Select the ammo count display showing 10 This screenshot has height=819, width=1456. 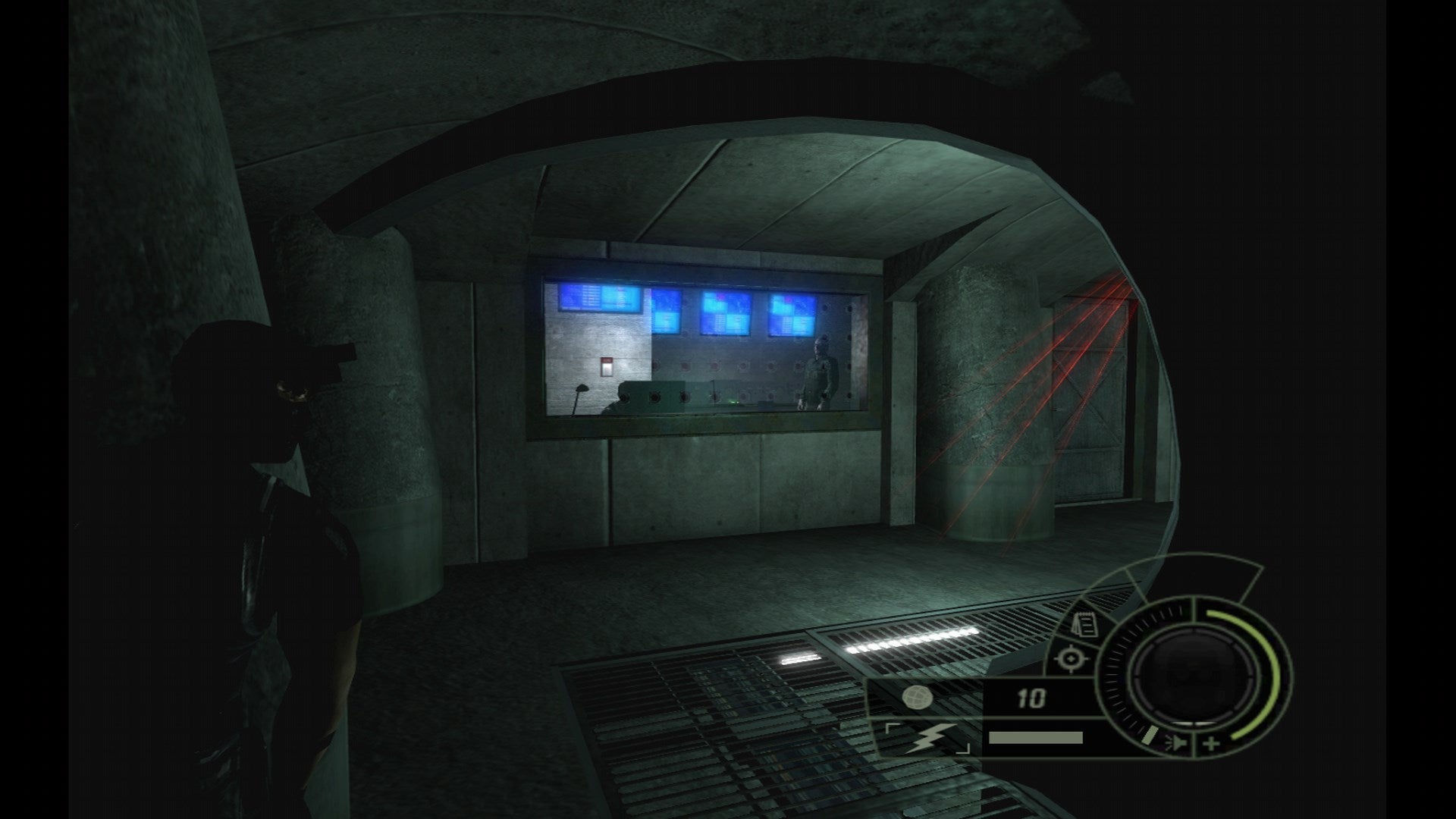pyautogui.click(x=1030, y=696)
